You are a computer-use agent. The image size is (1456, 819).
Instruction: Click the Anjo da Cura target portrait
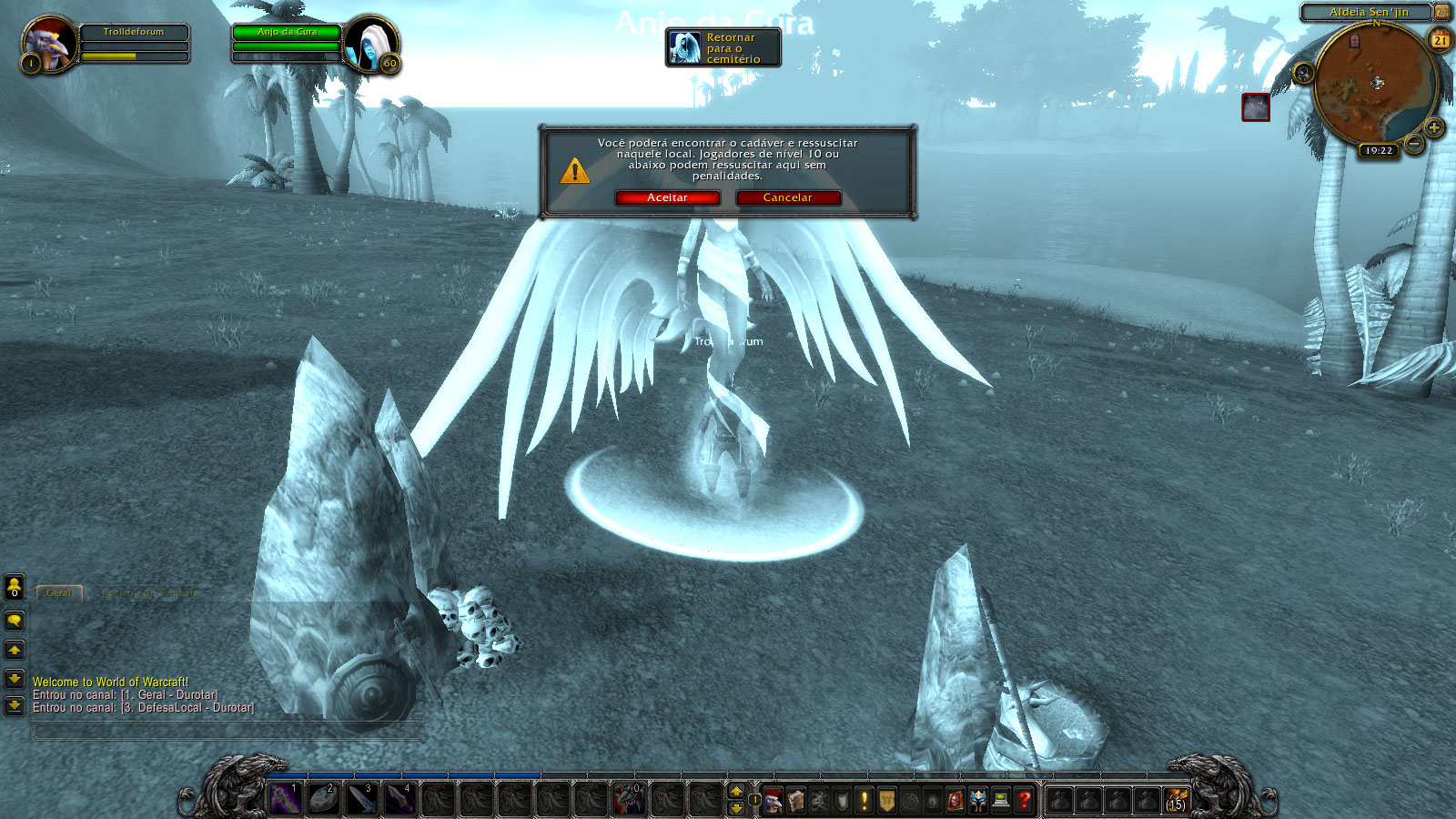(x=370, y=44)
